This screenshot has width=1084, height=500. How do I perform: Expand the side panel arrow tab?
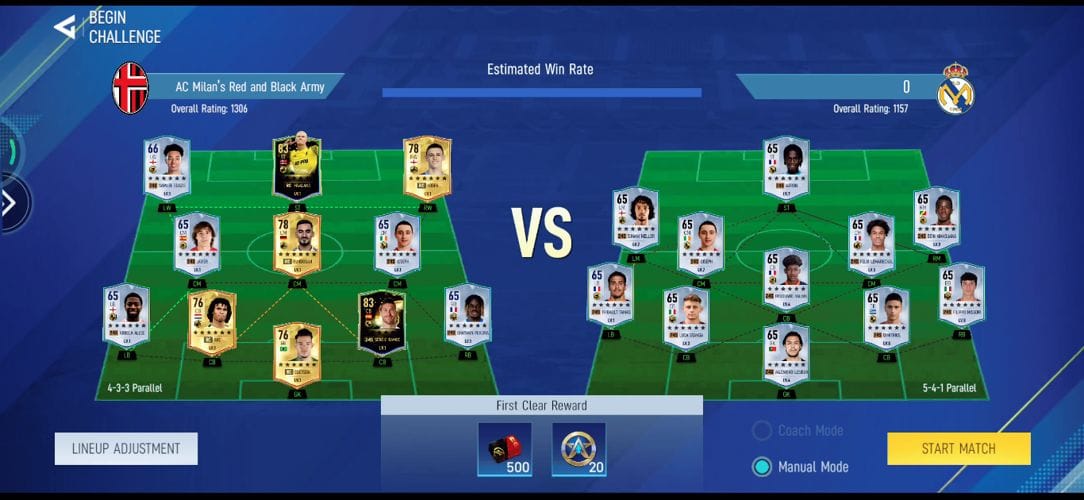coord(9,204)
